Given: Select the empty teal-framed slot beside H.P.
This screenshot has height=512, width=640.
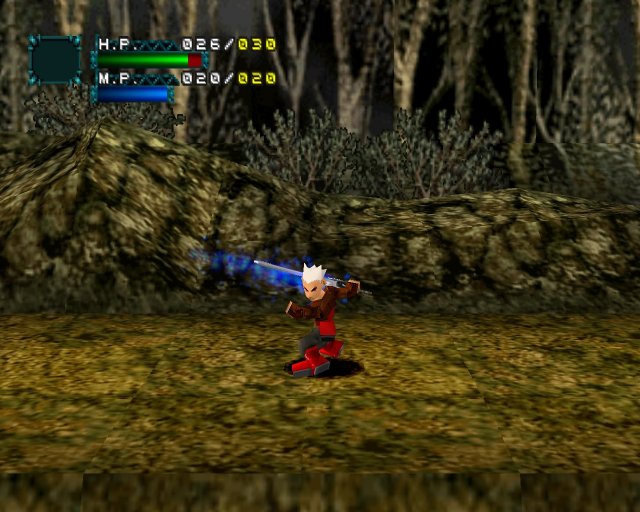Looking at the screenshot, I should click(x=55, y=60).
